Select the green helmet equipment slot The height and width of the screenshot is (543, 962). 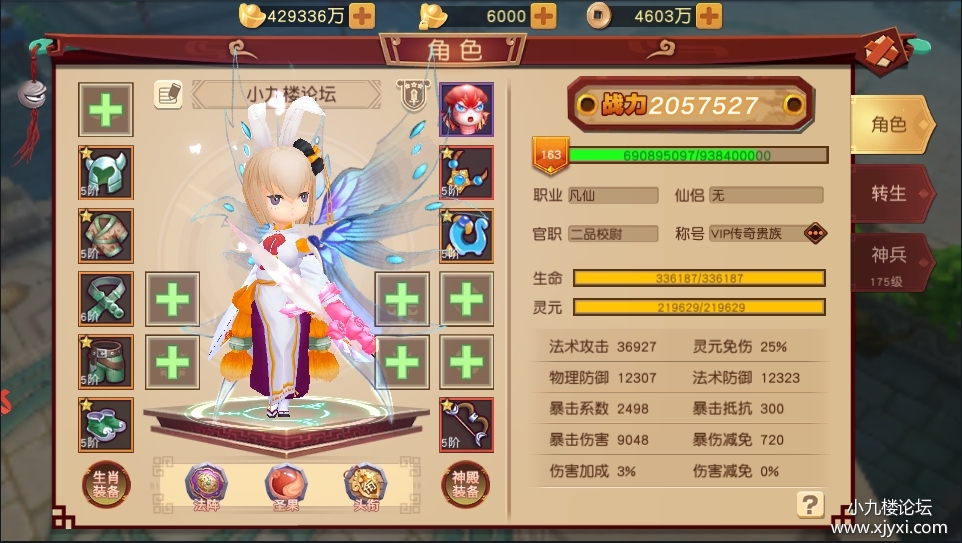pos(105,172)
